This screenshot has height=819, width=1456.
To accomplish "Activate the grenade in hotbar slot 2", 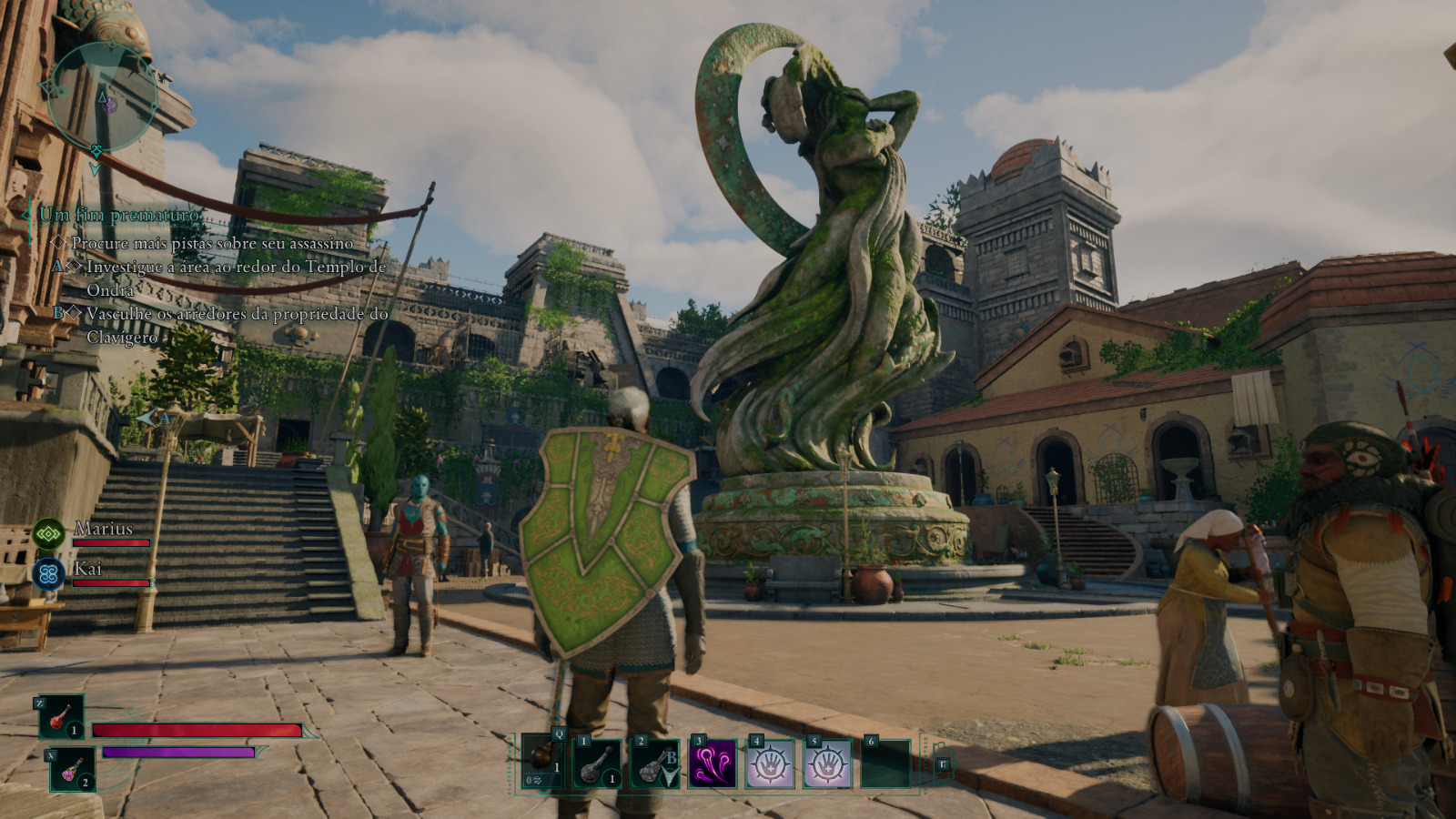I will click(x=654, y=763).
